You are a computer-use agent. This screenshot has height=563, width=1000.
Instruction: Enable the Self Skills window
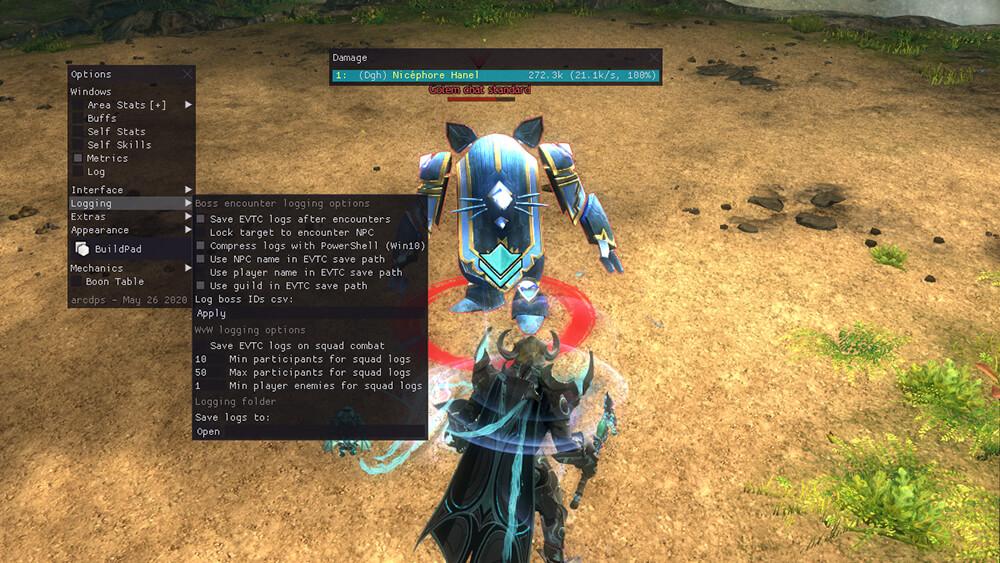pos(78,145)
